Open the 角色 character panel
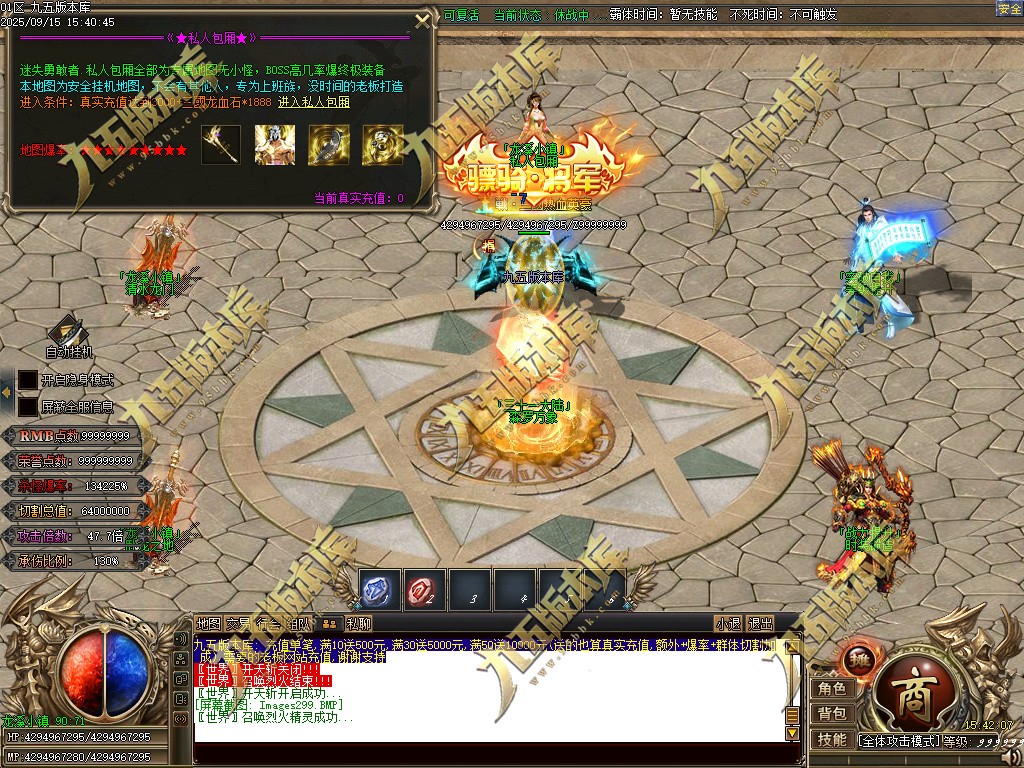This screenshot has height=768, width=1024. coord(832,688)
